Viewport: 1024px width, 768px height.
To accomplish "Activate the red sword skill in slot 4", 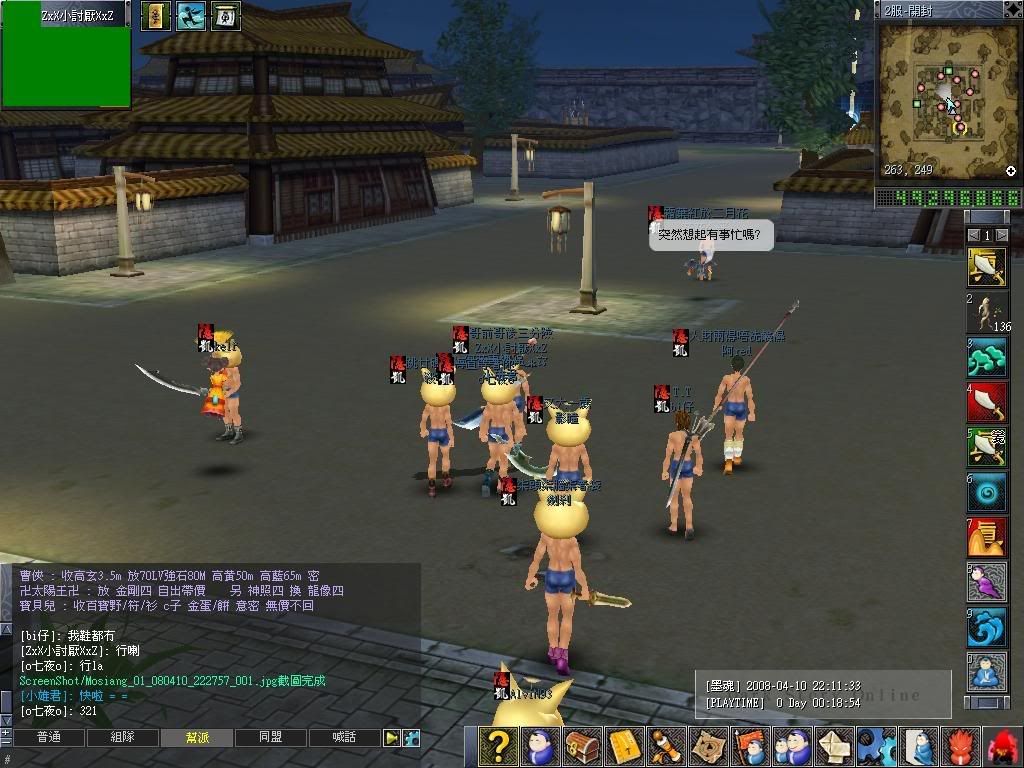I will [x=987, y=403].
